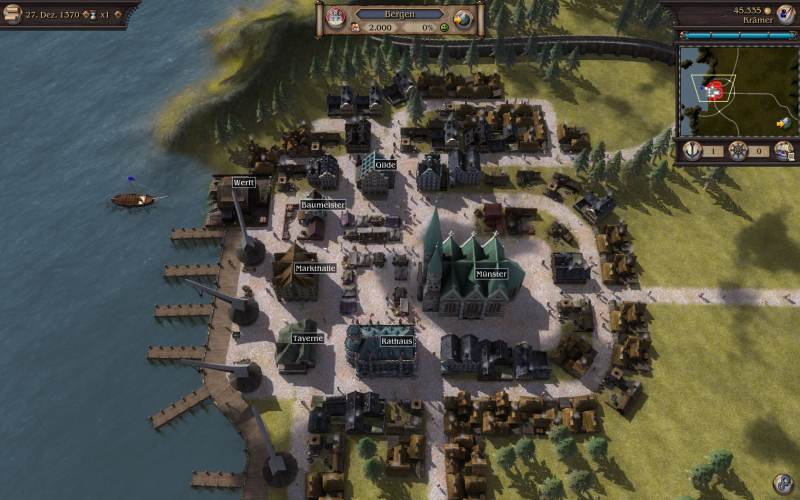Select the ship's wheel convoy button
This screenshot has width=800, height=500.
click(x=738, y=151)
